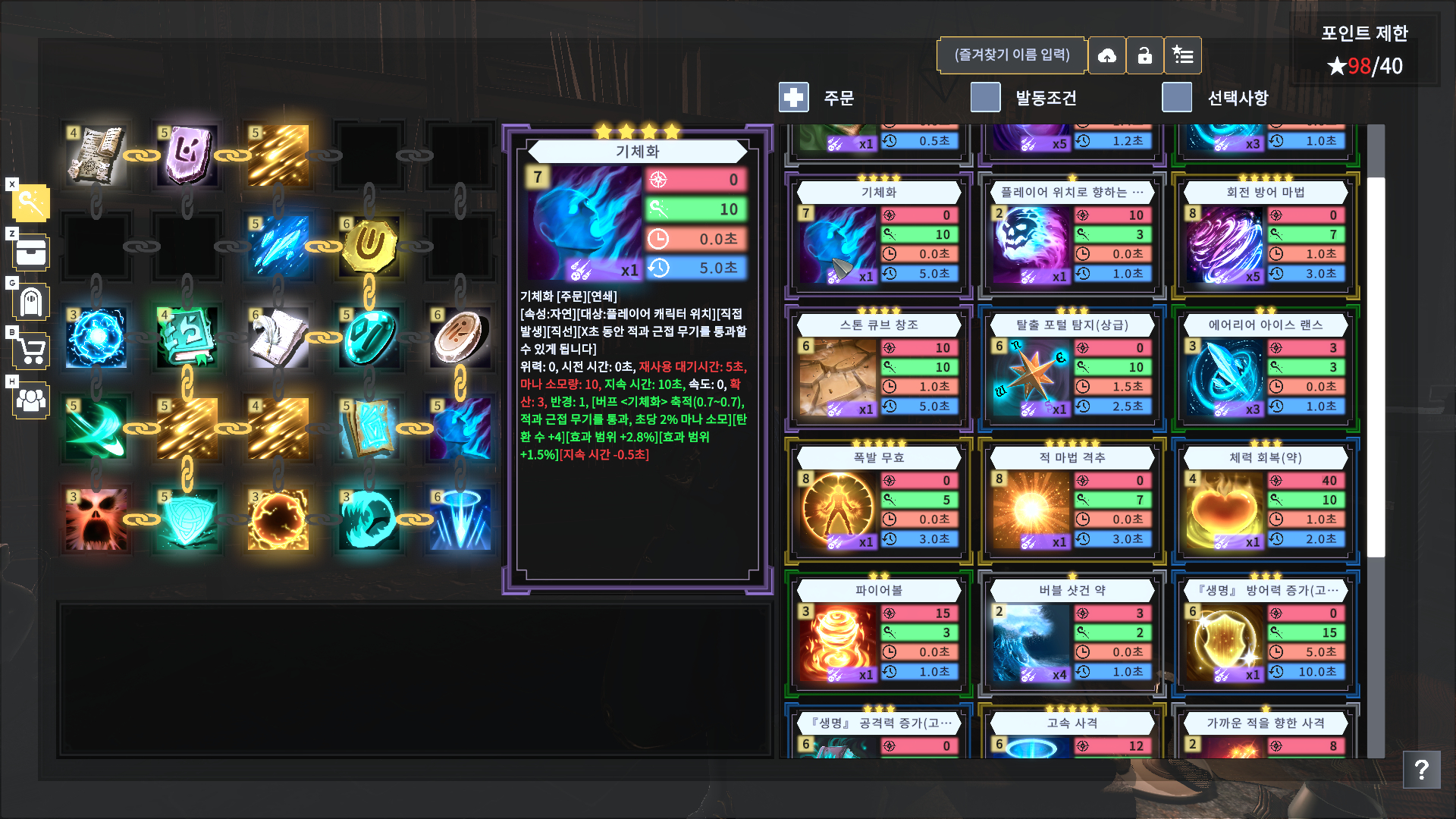
Task: Enable the 발동조건 filter checkbox
Action: pyautogui.click(x=985, y=98)
